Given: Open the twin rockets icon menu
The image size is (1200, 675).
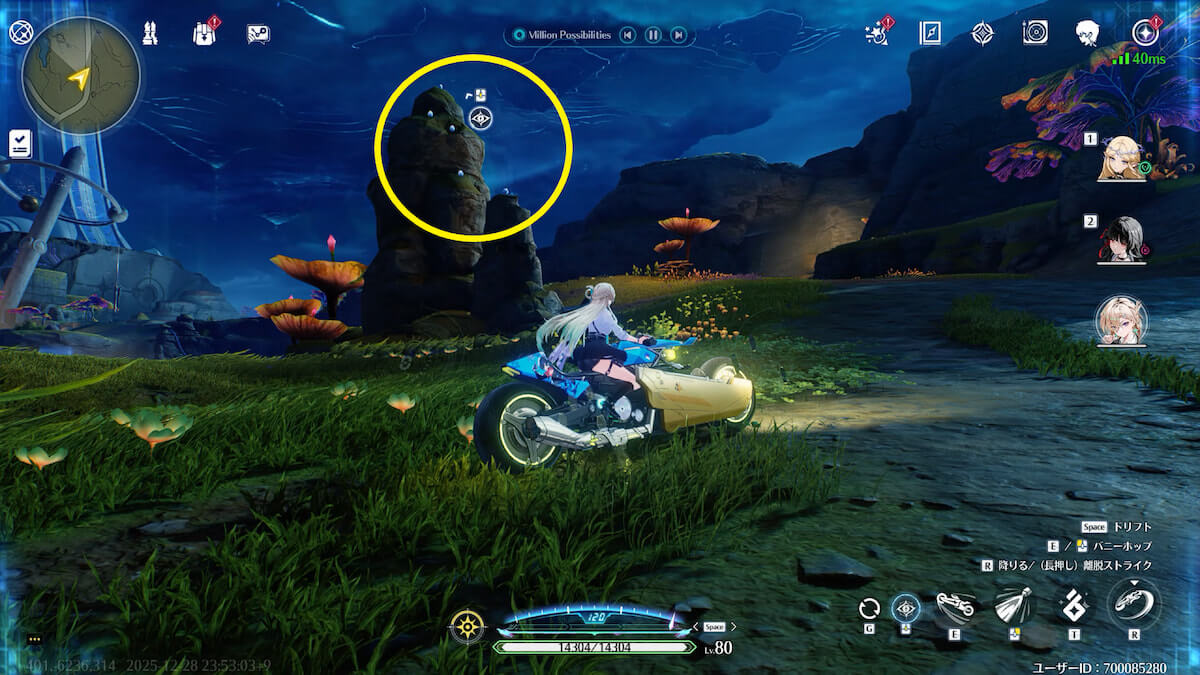Looking at the screenshot, I should click(x=150, y=33).
